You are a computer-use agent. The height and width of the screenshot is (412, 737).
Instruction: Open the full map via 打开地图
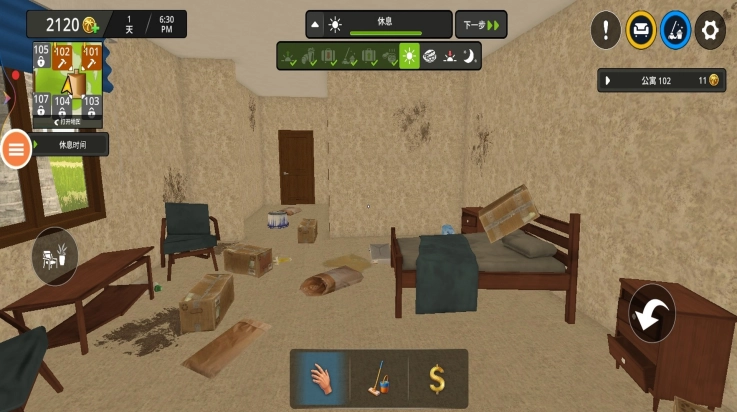67,121
